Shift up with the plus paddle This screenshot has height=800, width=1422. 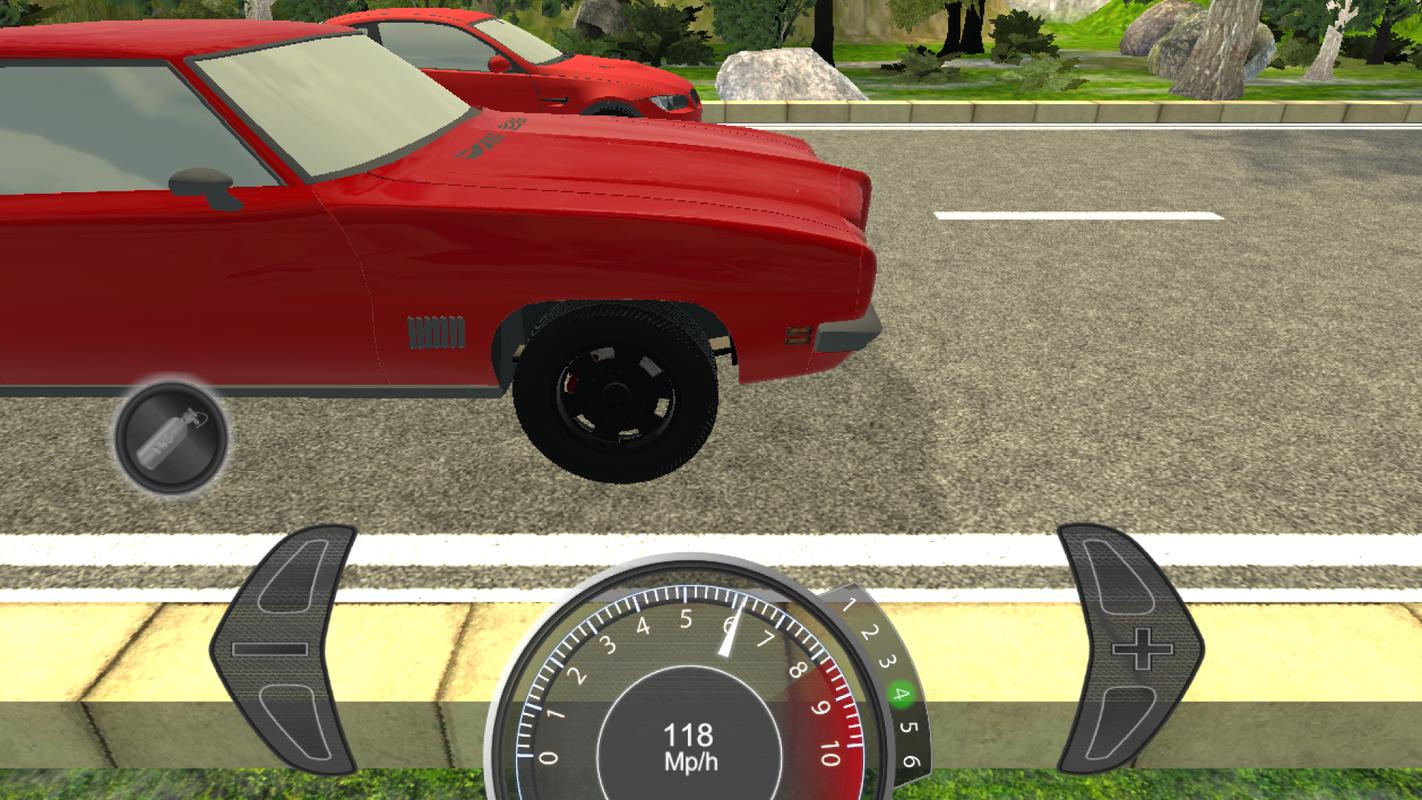(x=1131, y=650)
